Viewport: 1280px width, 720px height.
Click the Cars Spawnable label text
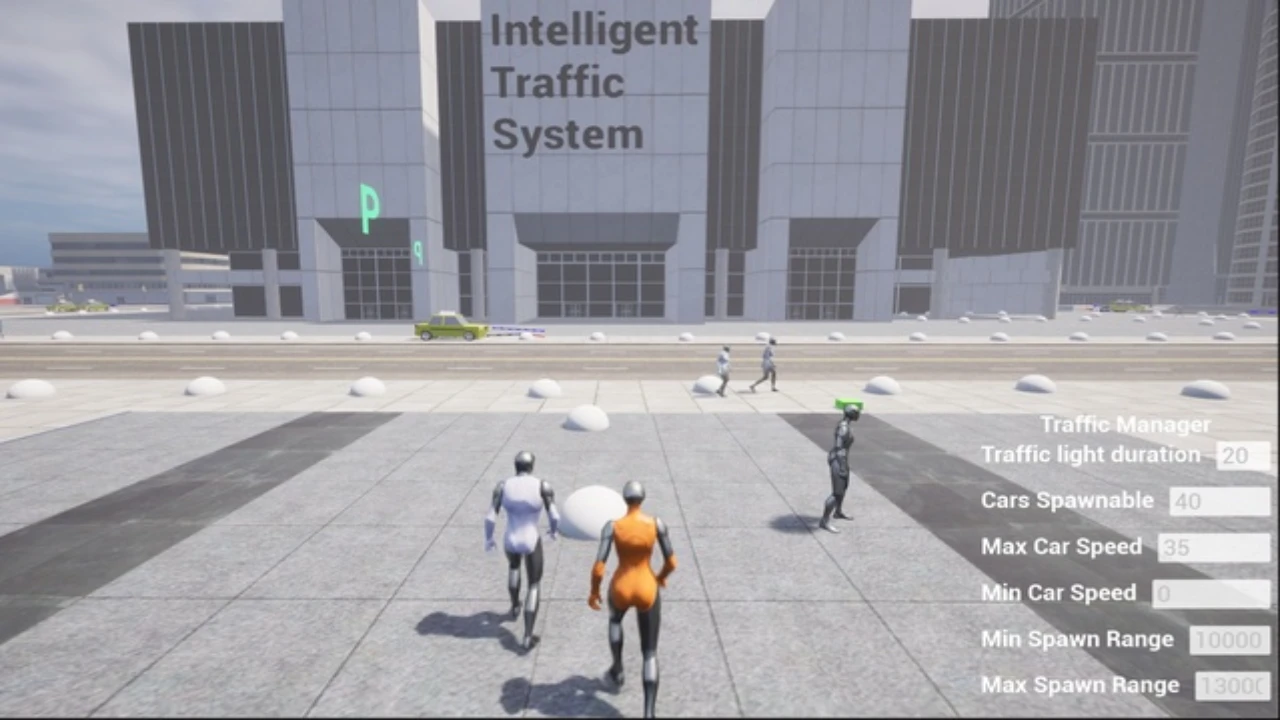pyautogui.click(x=1066, y=500)
